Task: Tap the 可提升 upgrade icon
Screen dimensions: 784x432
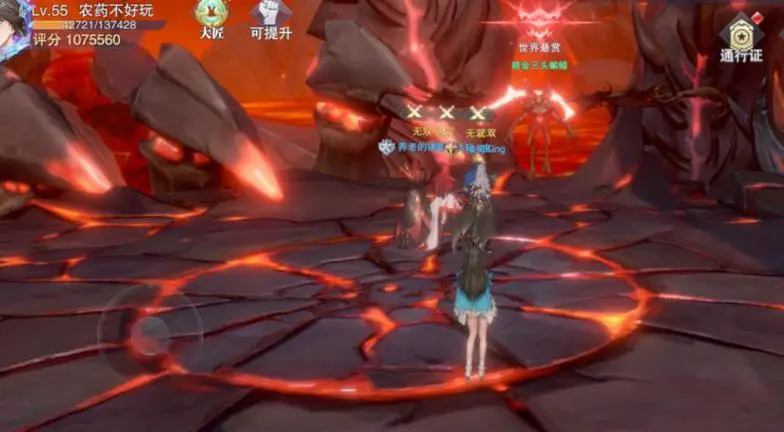Action: [x=270, y=15]
